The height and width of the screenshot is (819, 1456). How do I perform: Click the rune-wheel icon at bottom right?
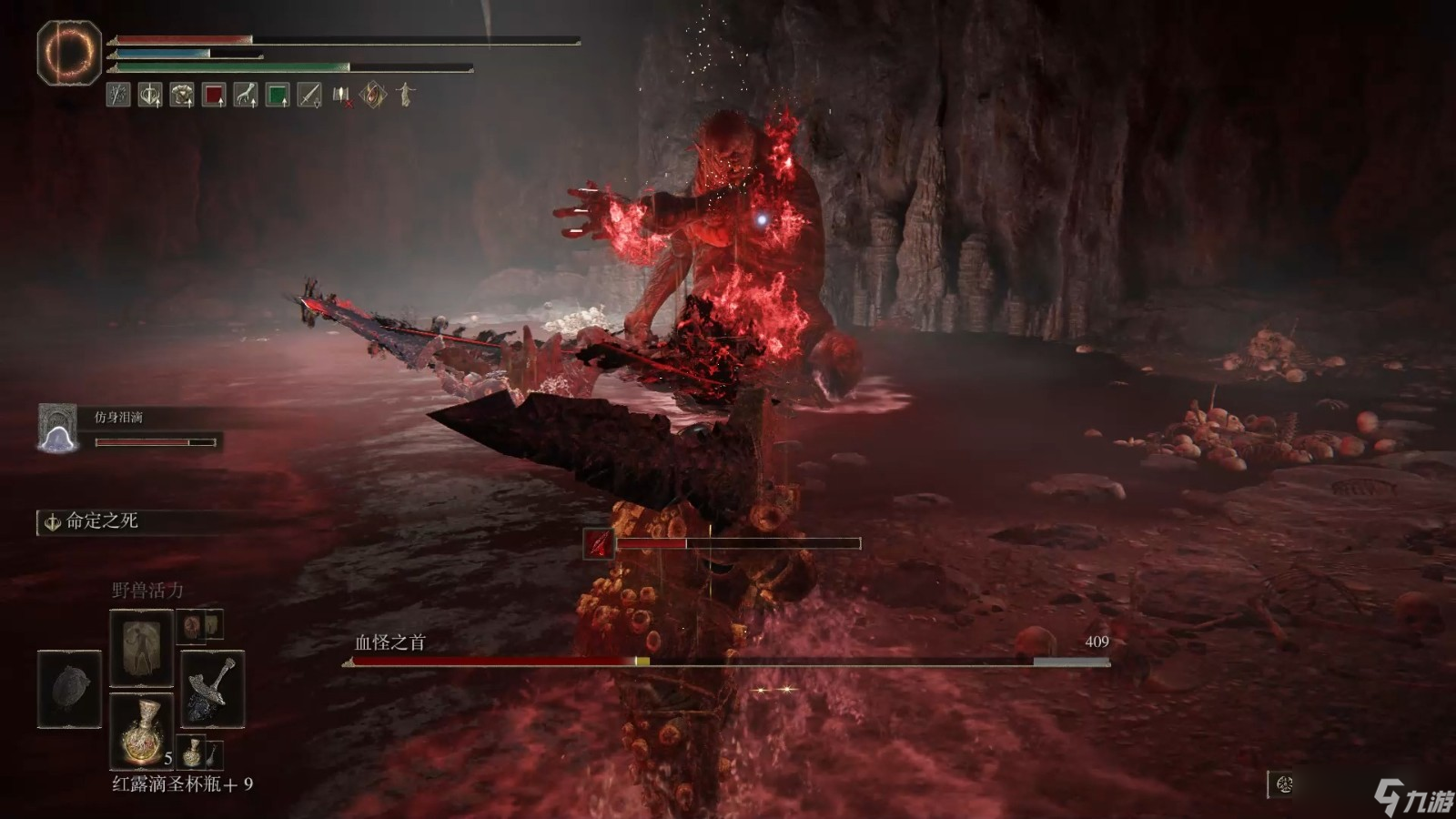tap(1284, 784)
